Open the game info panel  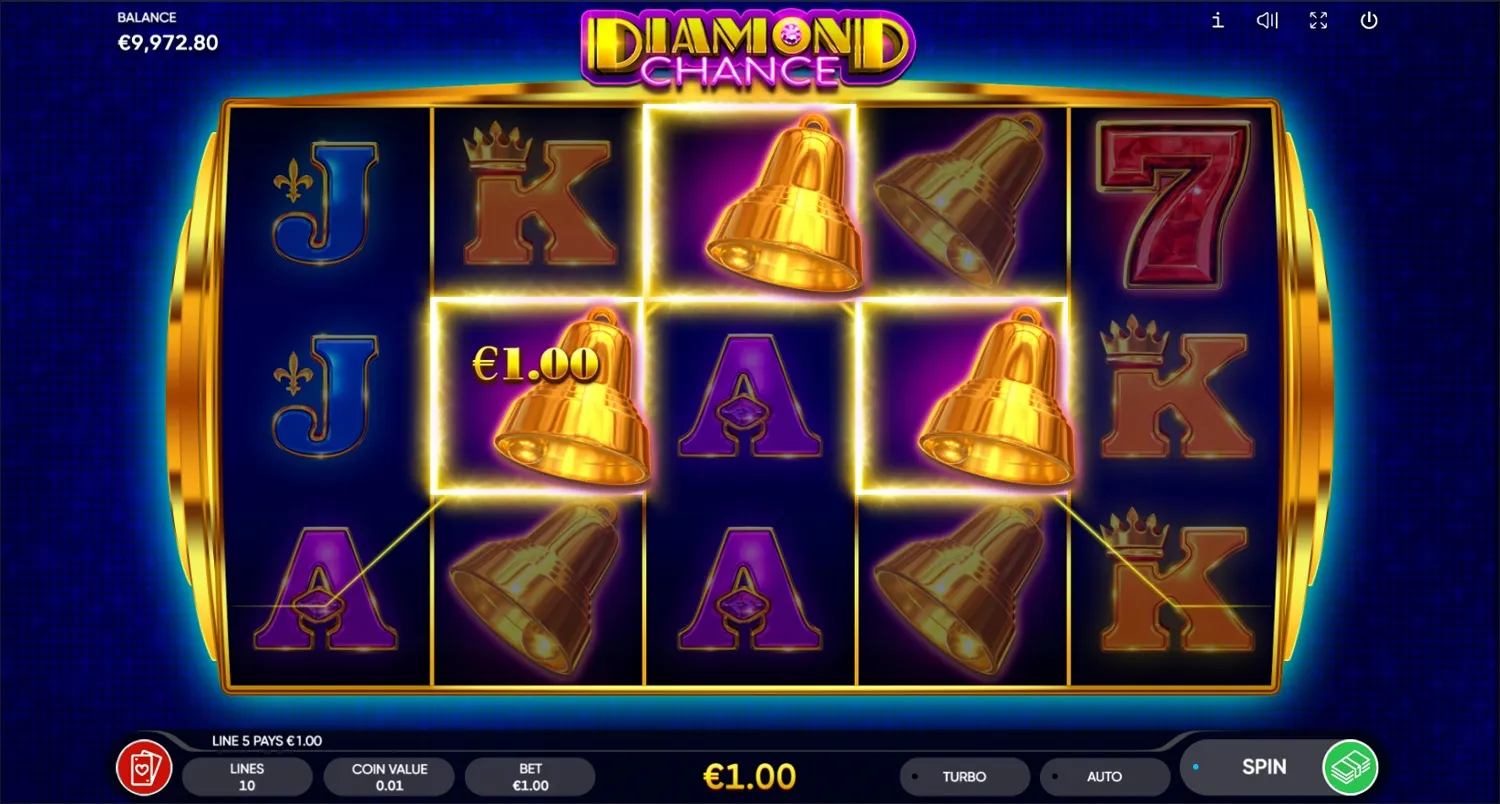1217,20
